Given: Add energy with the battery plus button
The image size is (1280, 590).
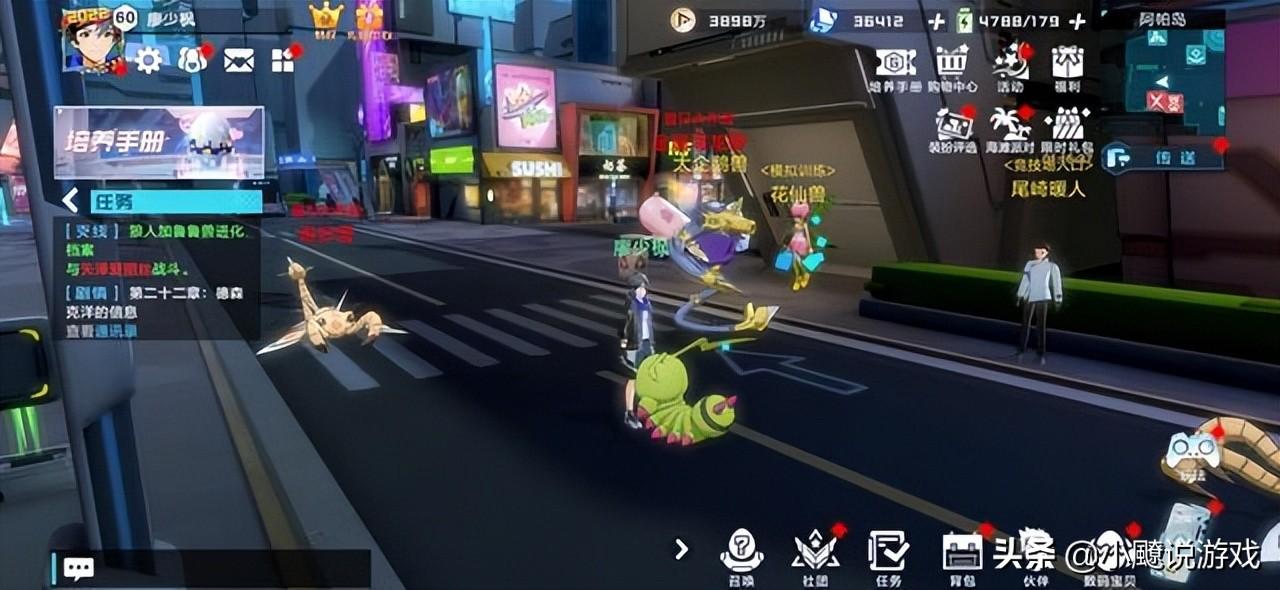Looking at the screenshot, I should point(1077,21).
